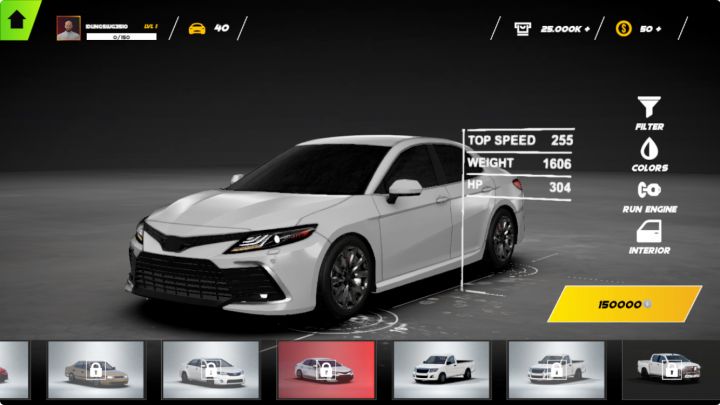Choose the red-highlighted sedan thumbnail
This screenshot has height=405, width=720.
(326, 369)
